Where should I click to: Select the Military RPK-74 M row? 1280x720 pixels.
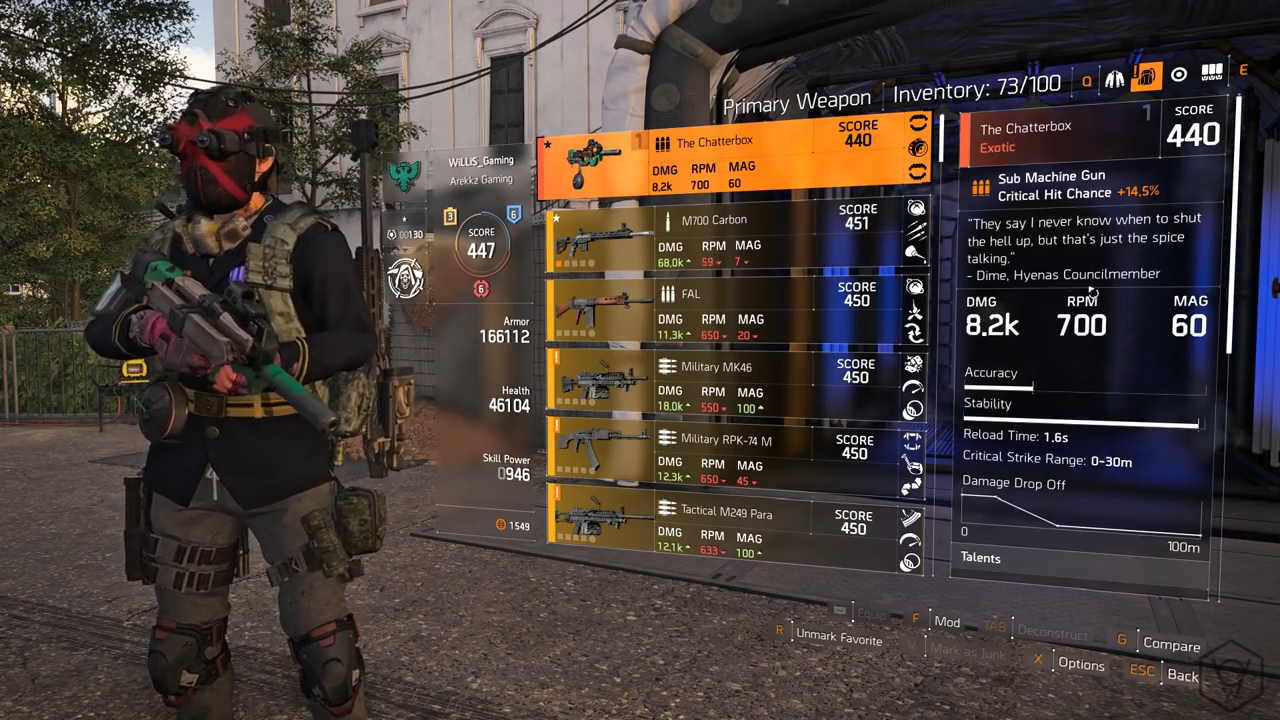pyautogui.click(x=735, y=457)
